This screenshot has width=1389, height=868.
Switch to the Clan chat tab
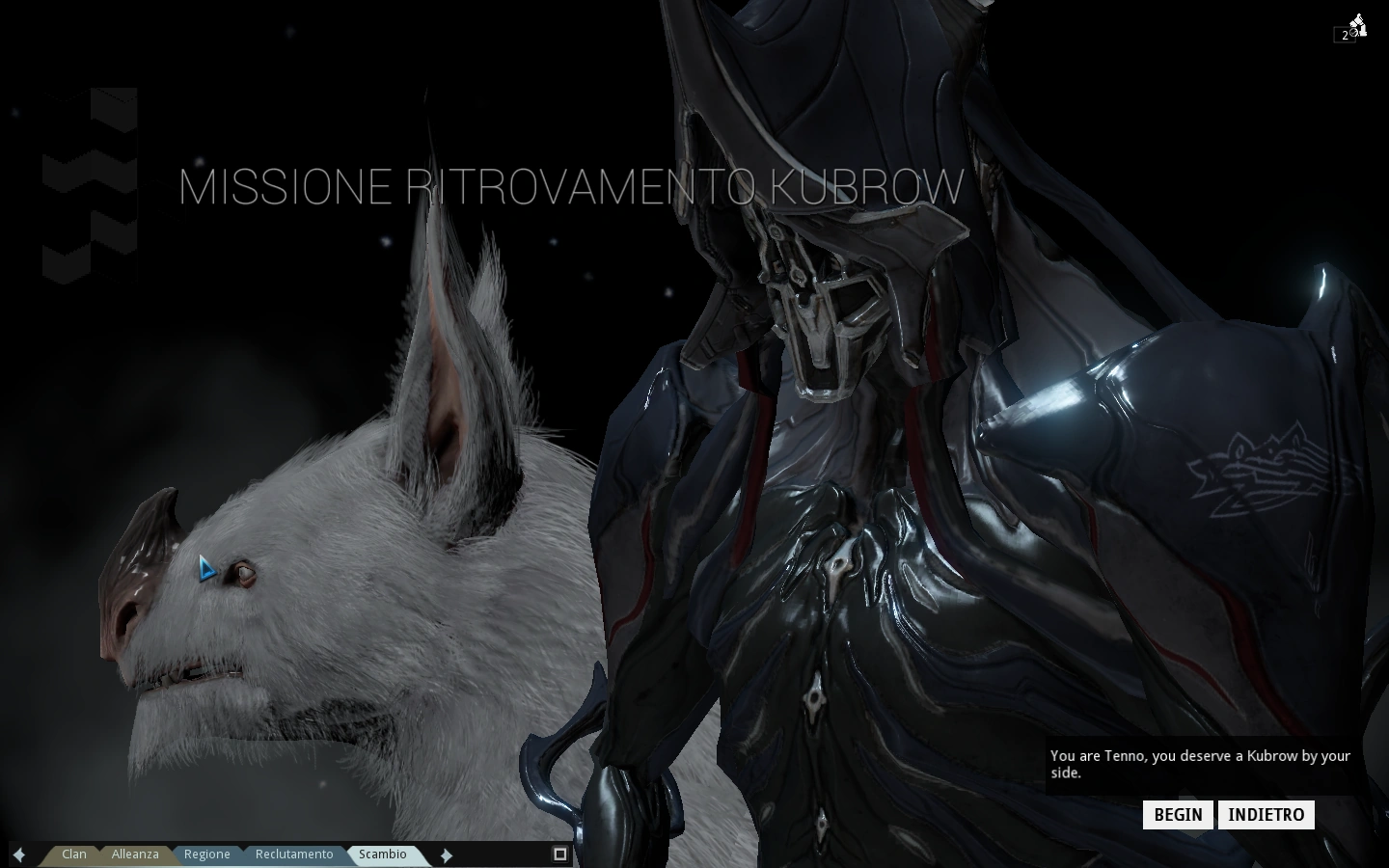(73, 854)
